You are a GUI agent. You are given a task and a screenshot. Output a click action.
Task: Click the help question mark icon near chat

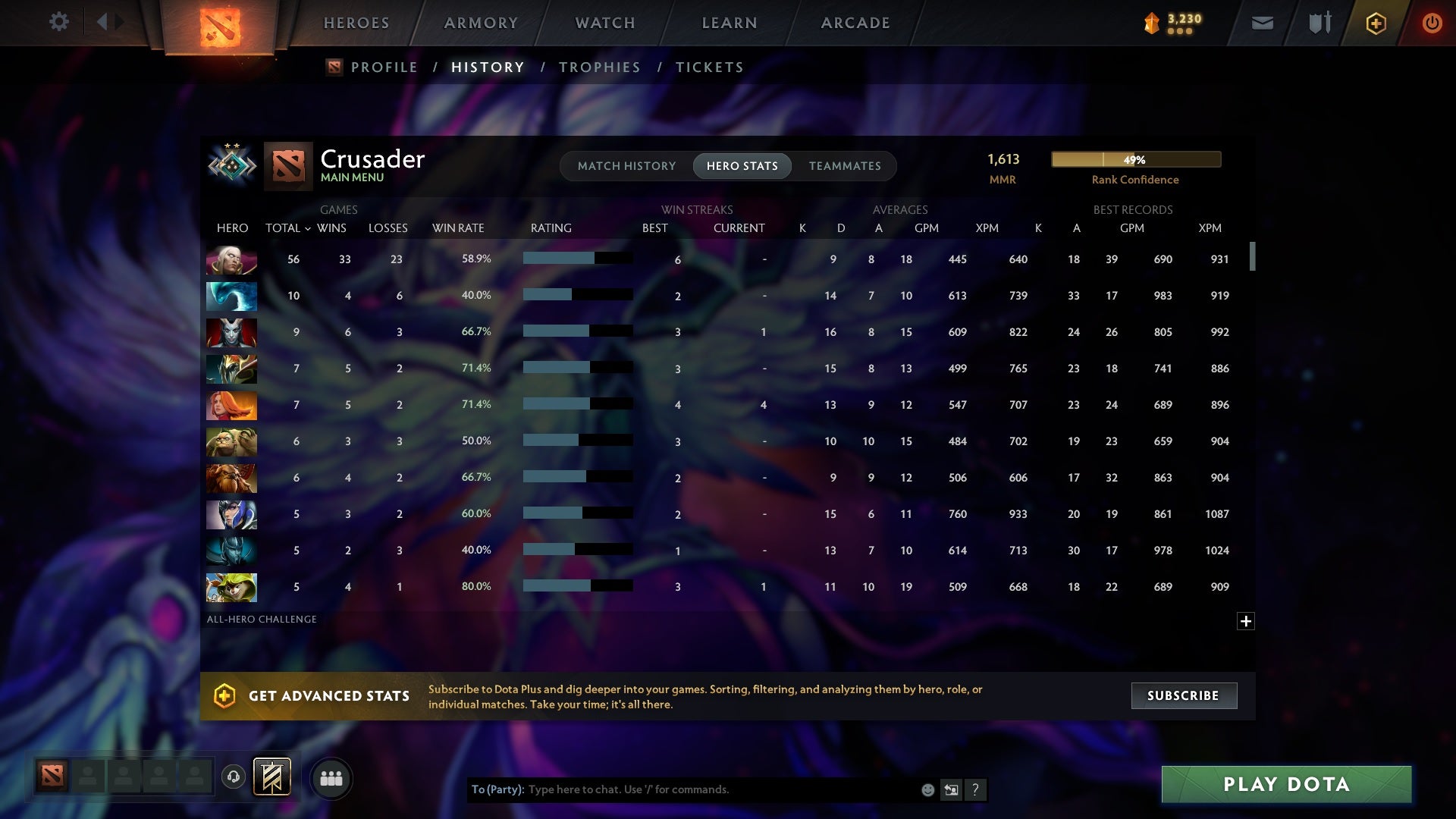click(x=976, y=789)
